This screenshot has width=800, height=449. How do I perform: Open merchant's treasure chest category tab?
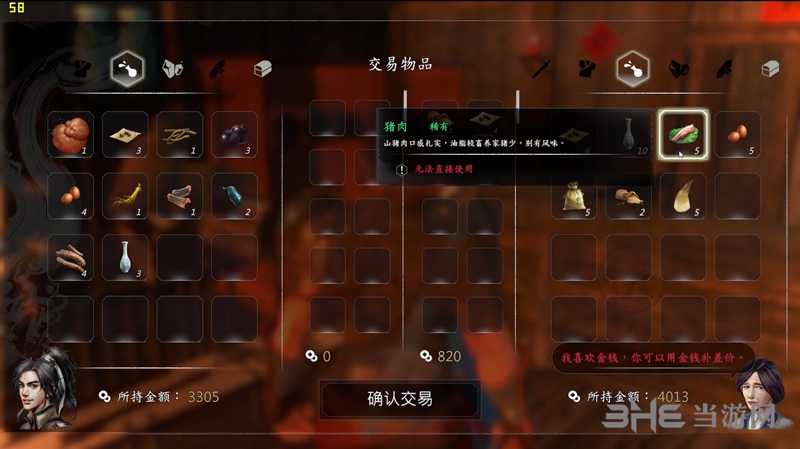click(x=769, y=68)
